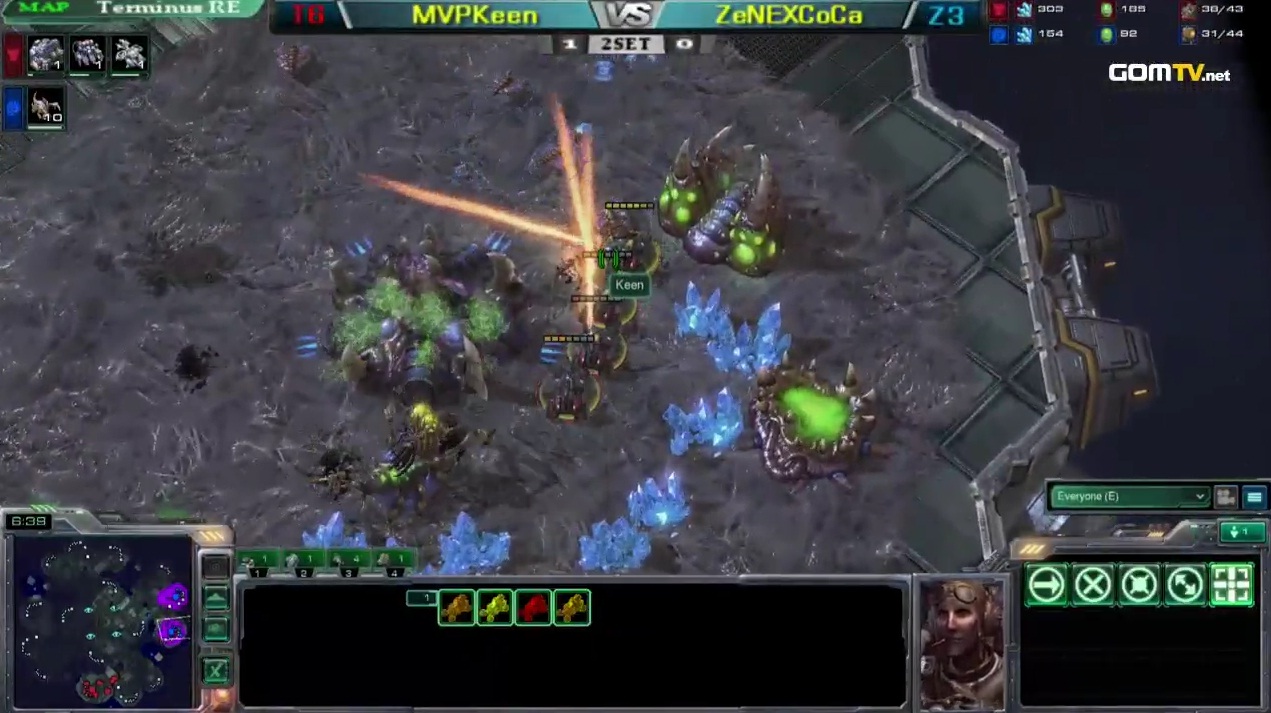The width and height of the screenshot is (1271, 713).
Task: Activate the Attack command
Action: pos(1231,585)
